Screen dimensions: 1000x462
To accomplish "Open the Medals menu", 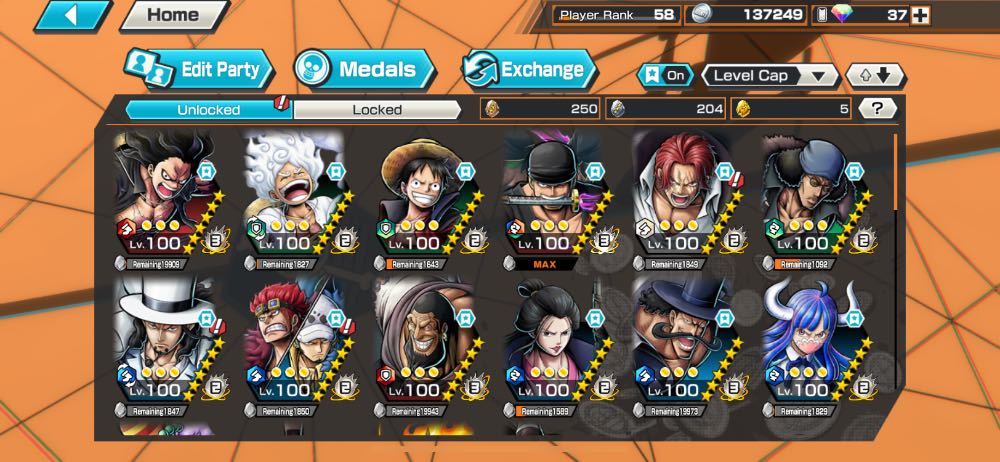I will 364,69.
